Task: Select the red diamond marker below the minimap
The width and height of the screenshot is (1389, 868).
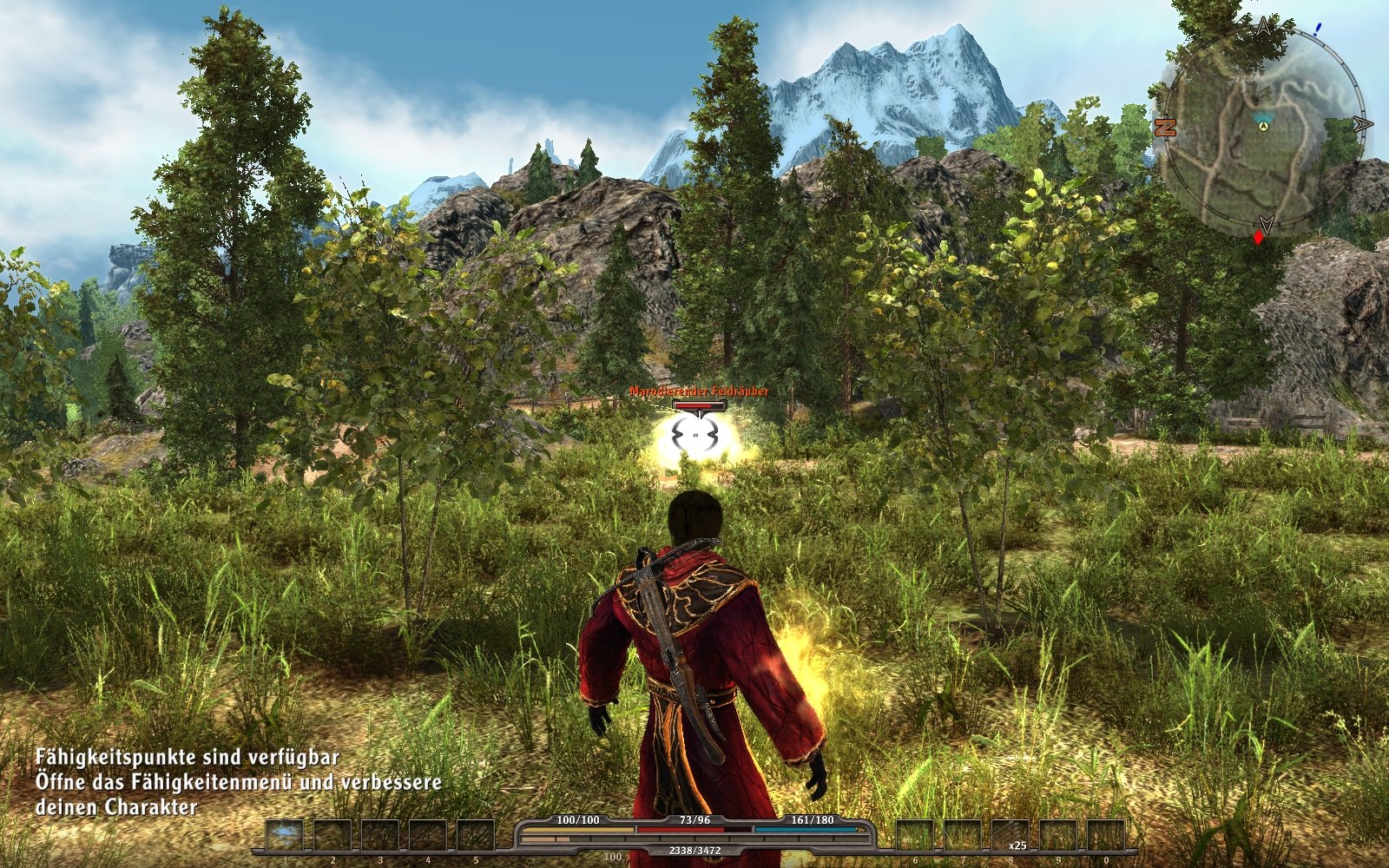Action: pos(1258,237)
